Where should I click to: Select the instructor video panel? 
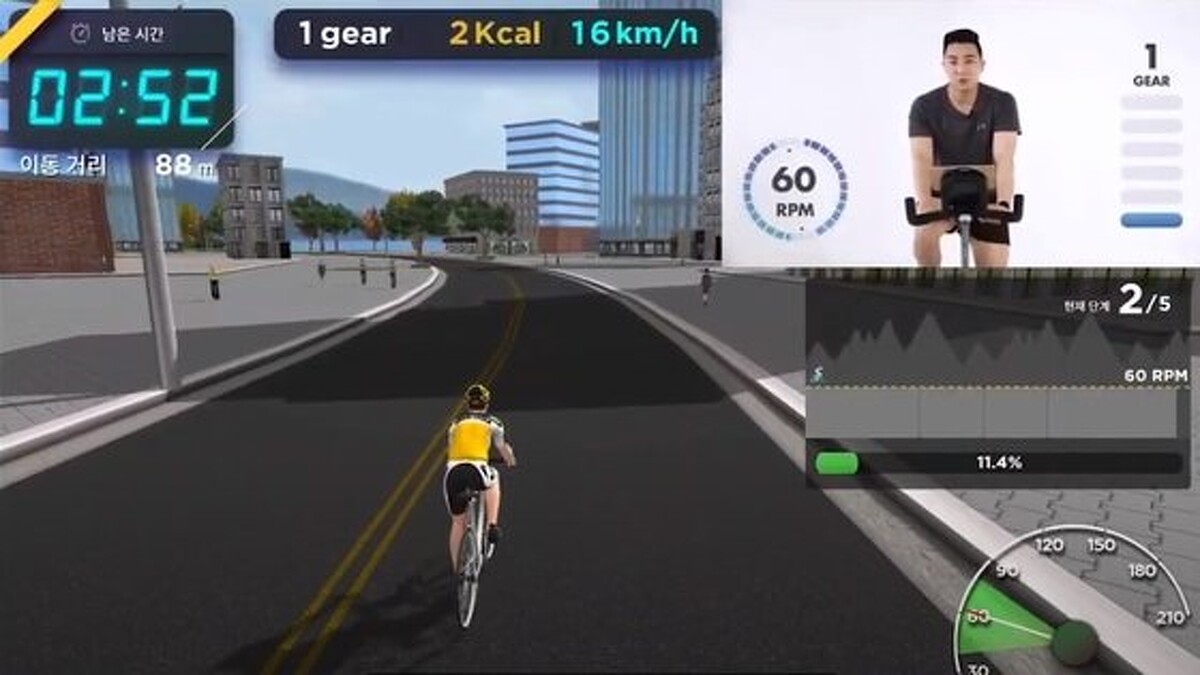click(960, 134)
